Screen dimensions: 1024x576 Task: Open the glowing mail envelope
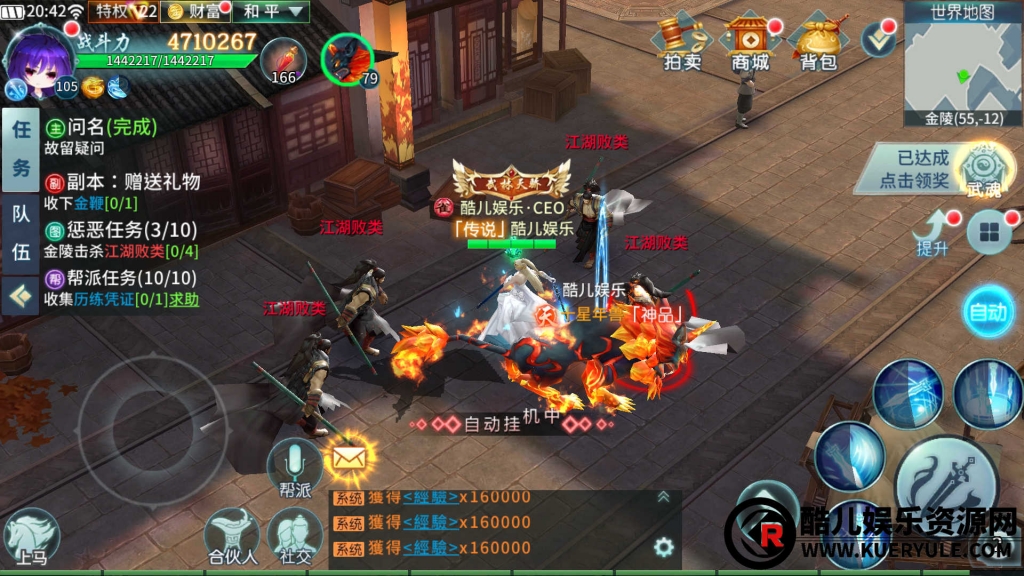pos(350,458)
